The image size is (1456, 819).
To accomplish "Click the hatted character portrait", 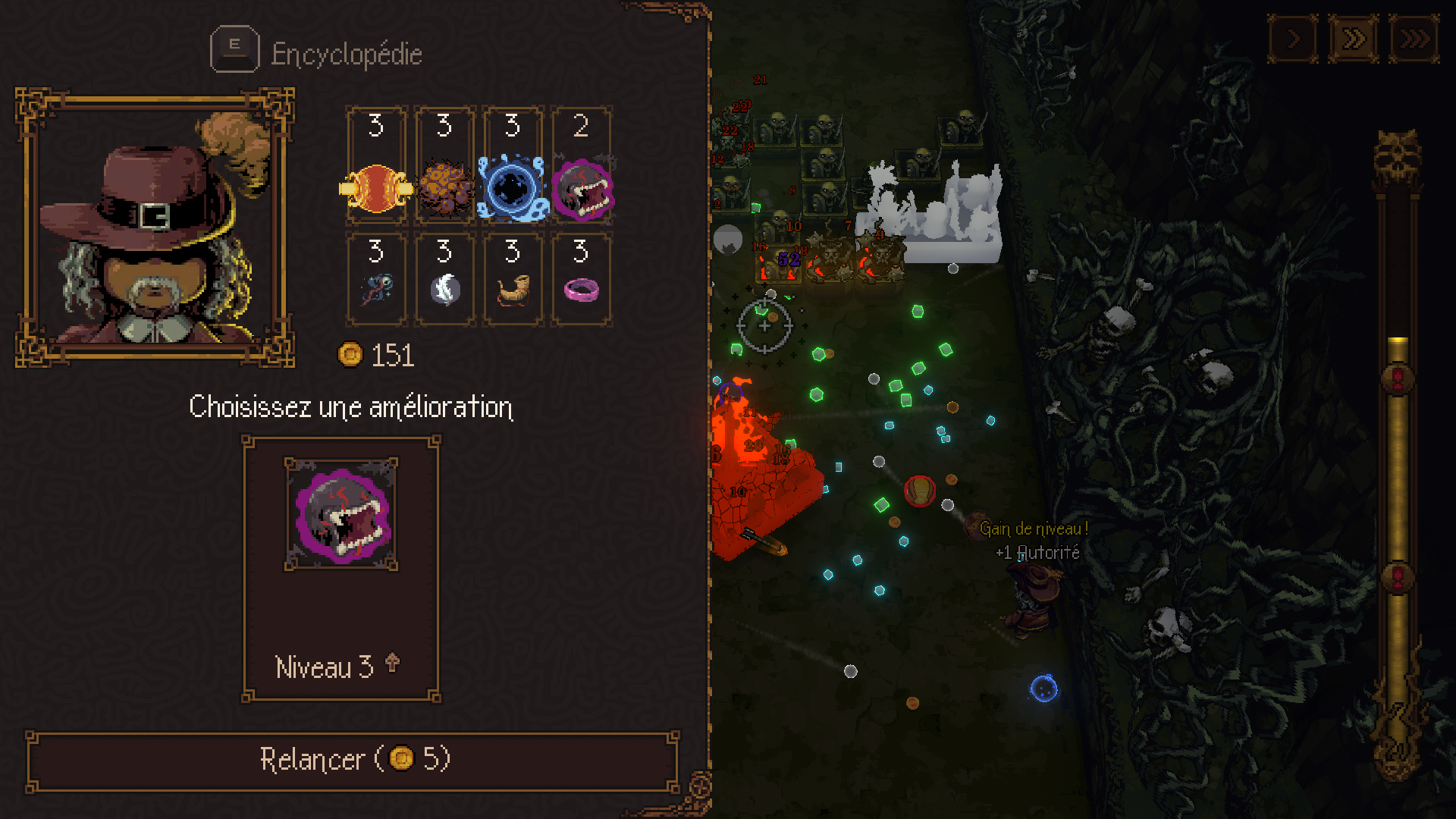I will pos(155,227).
